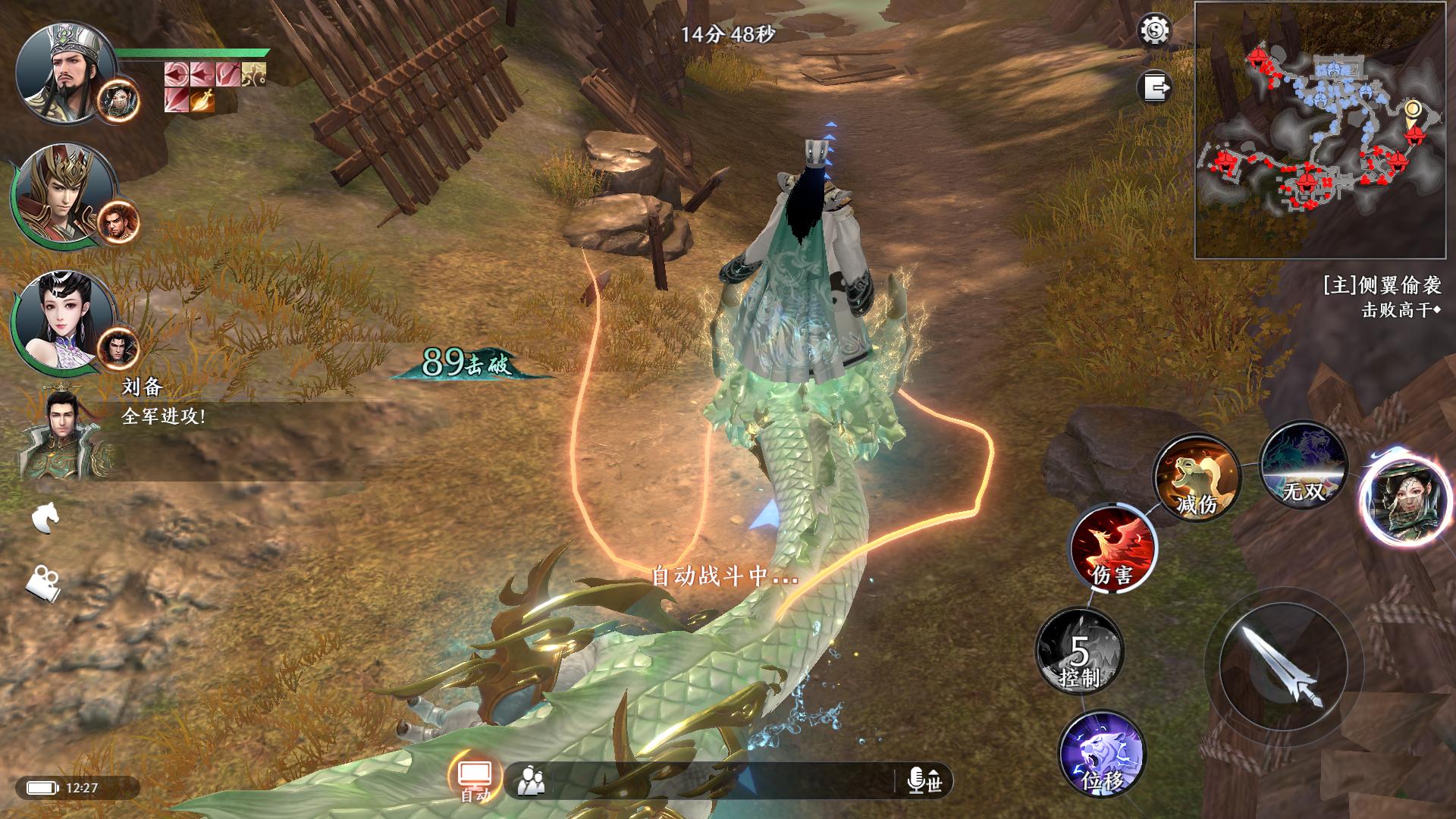Open the battlefield minimap
1456x819 pixels.
(1320, 130)
